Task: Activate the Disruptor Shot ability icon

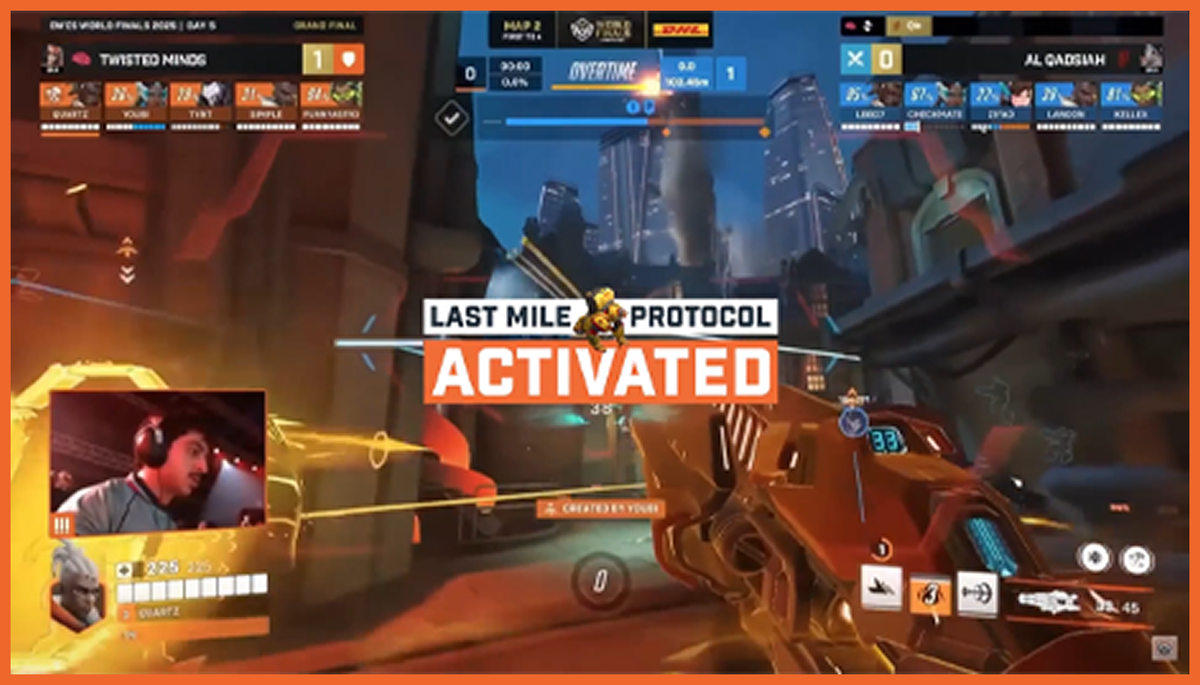Action: [977, 592]
